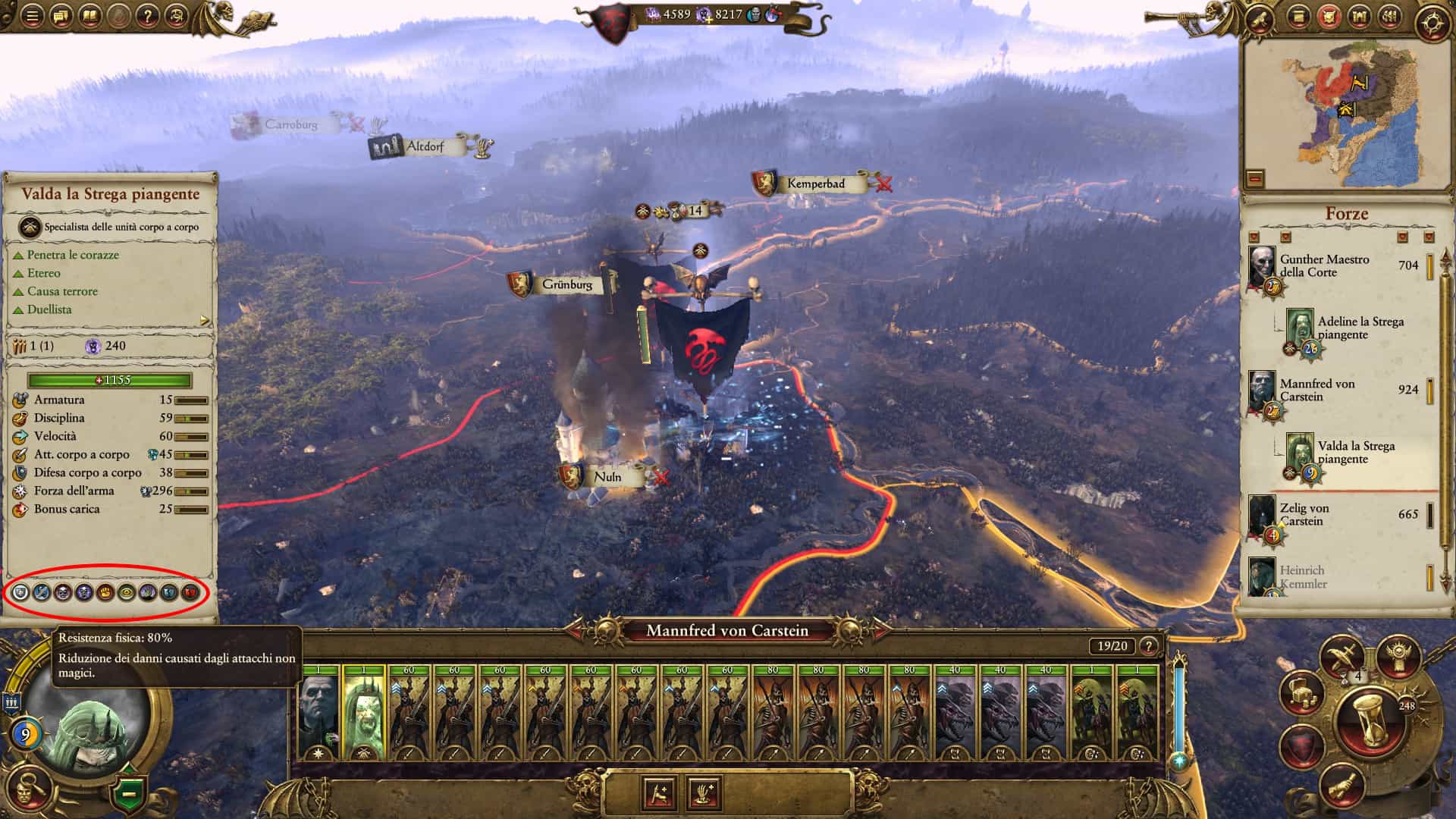The image size is (1456, 819).
Task: Collapse the minimap with the minus button
Action: click(x=1256, y=179)
